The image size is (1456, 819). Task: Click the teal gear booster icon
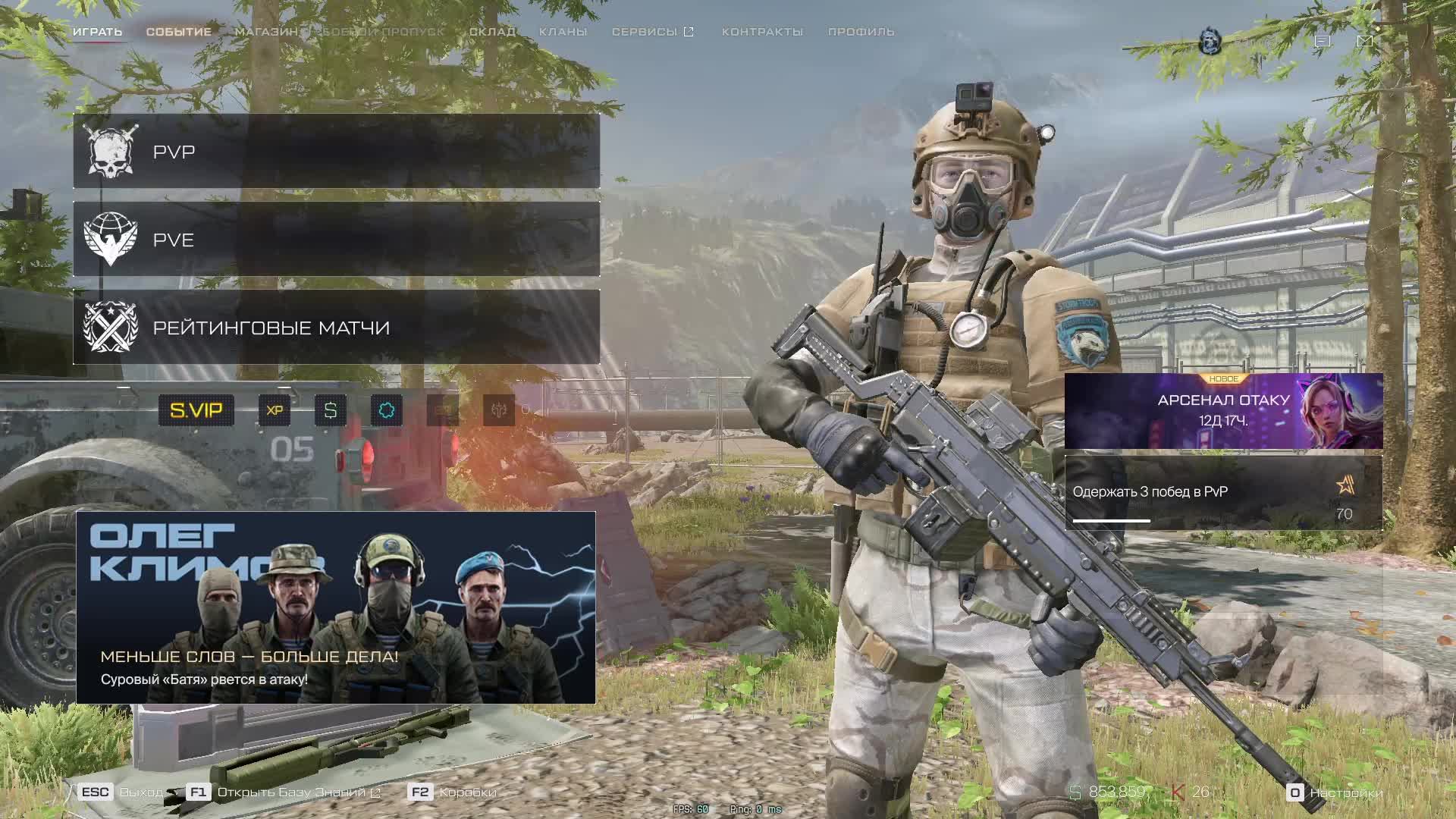tap(387, 410)
